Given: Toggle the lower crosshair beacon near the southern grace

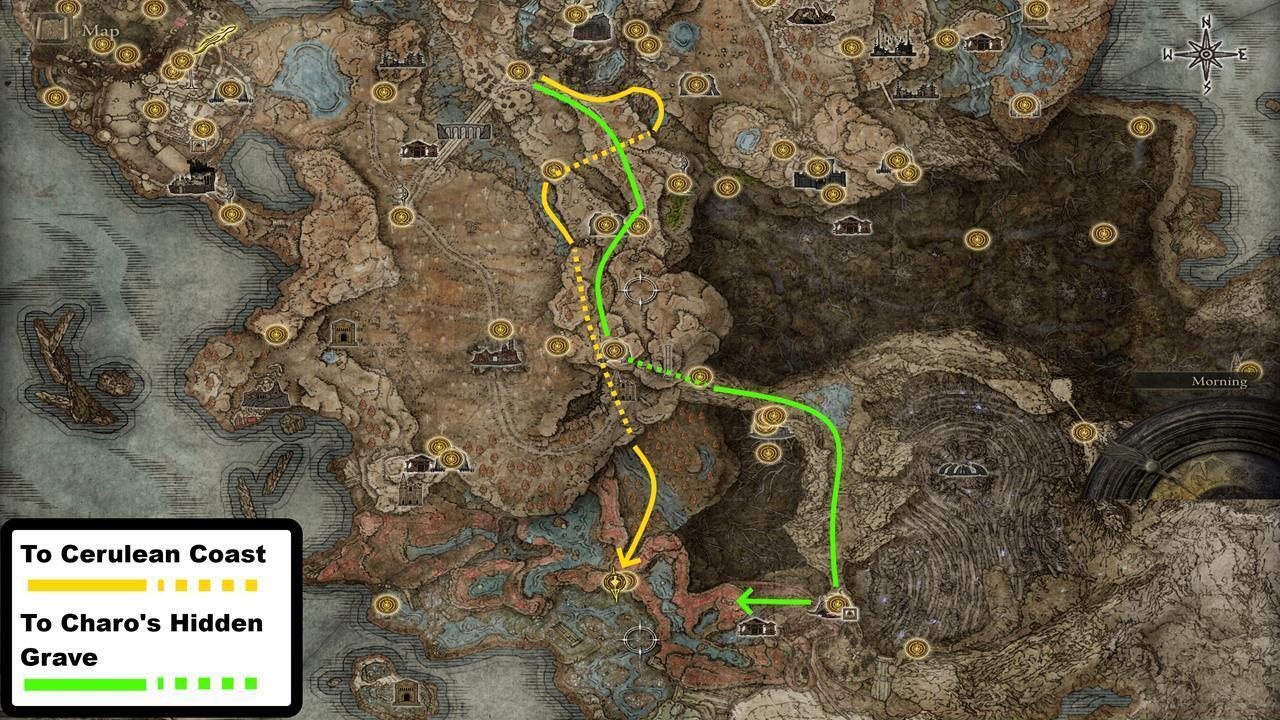Looking at the screenshot, I should 640,637.
